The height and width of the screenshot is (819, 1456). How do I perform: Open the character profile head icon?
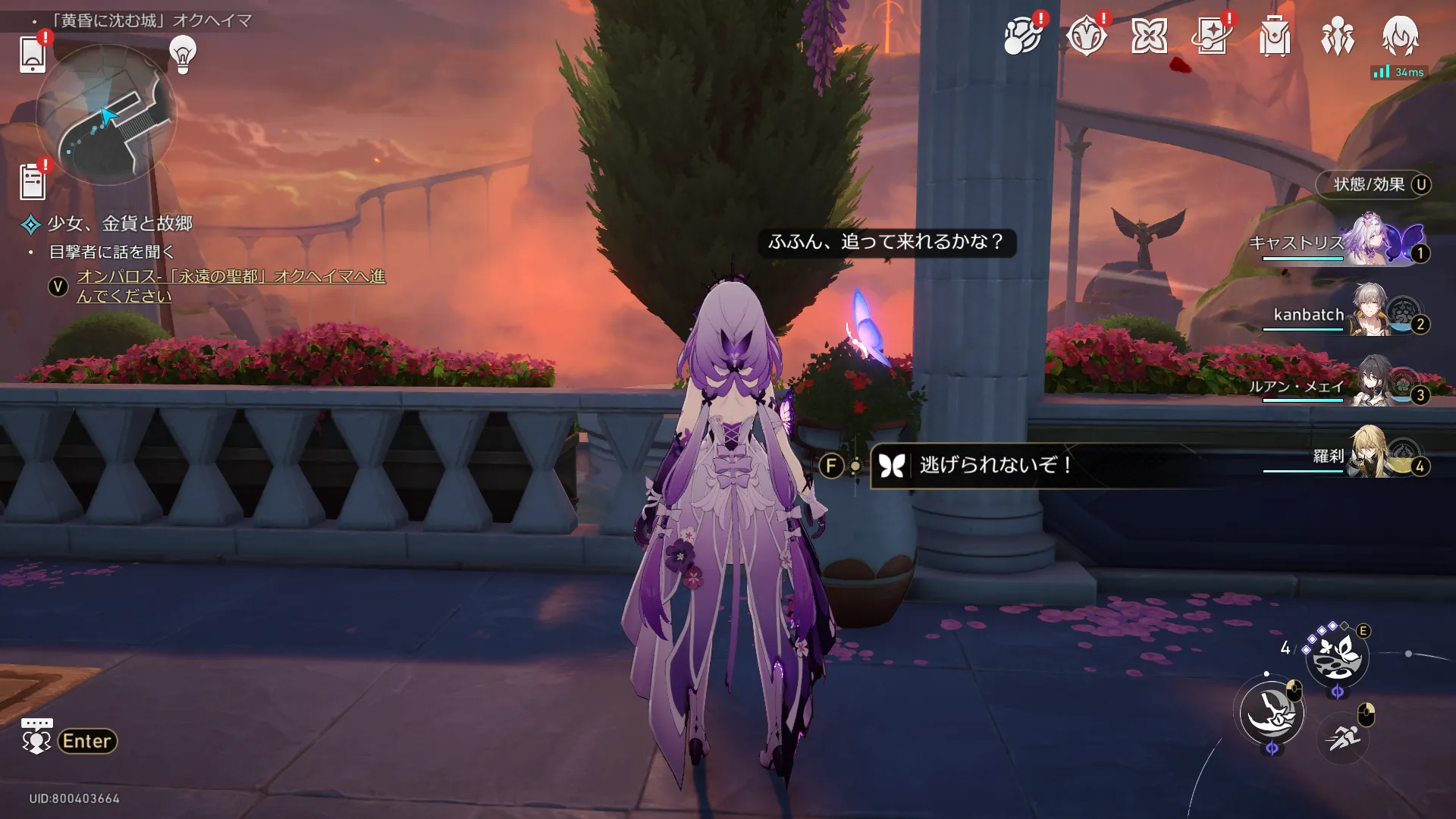pyautogui.click(x=1400, y=36)
